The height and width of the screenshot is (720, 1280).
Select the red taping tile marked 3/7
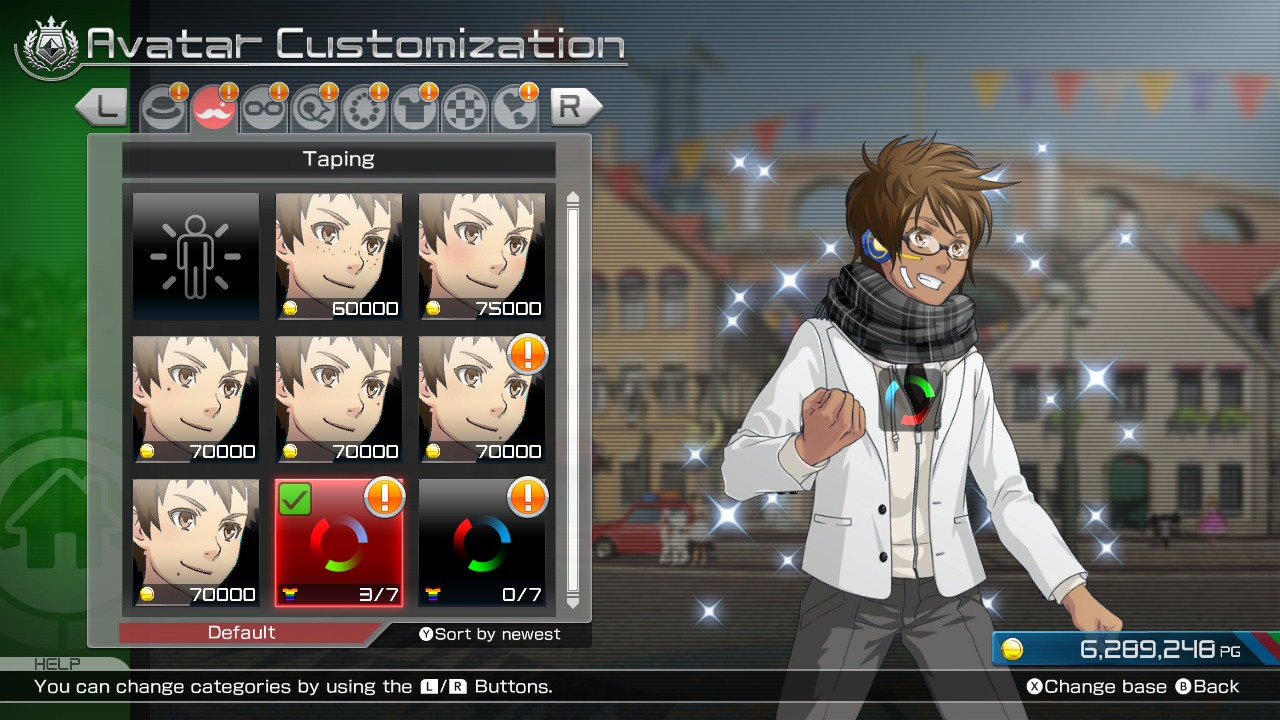[339, 543]
